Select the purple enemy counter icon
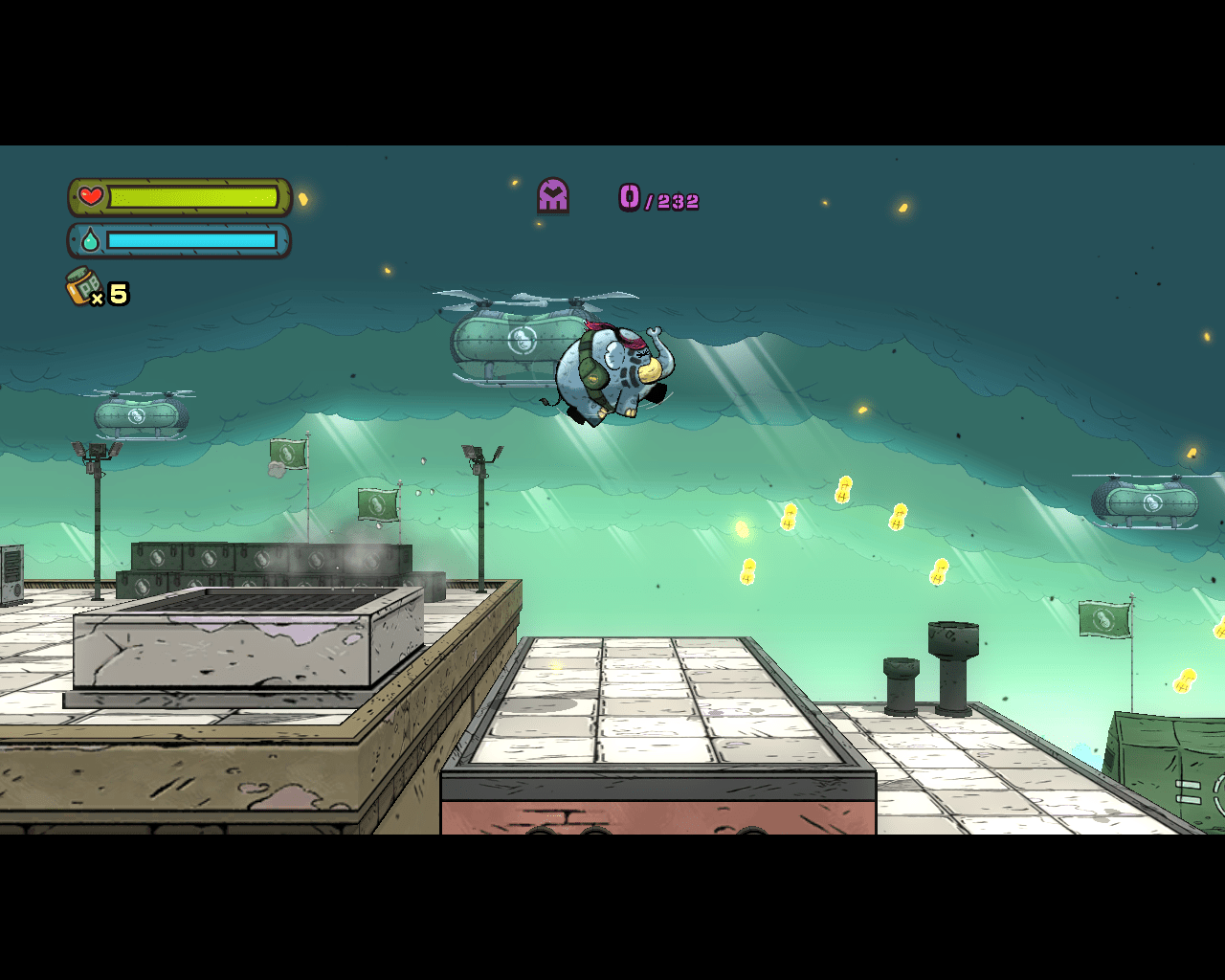1225x980 pixels. tap(553, 195)
